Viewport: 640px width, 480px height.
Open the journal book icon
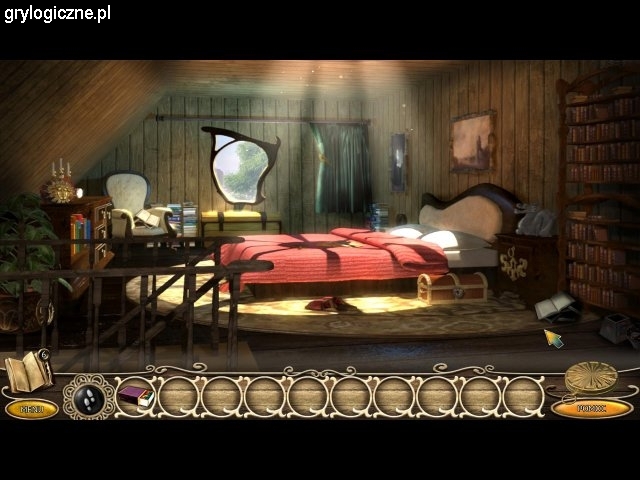tap(28, 372)
